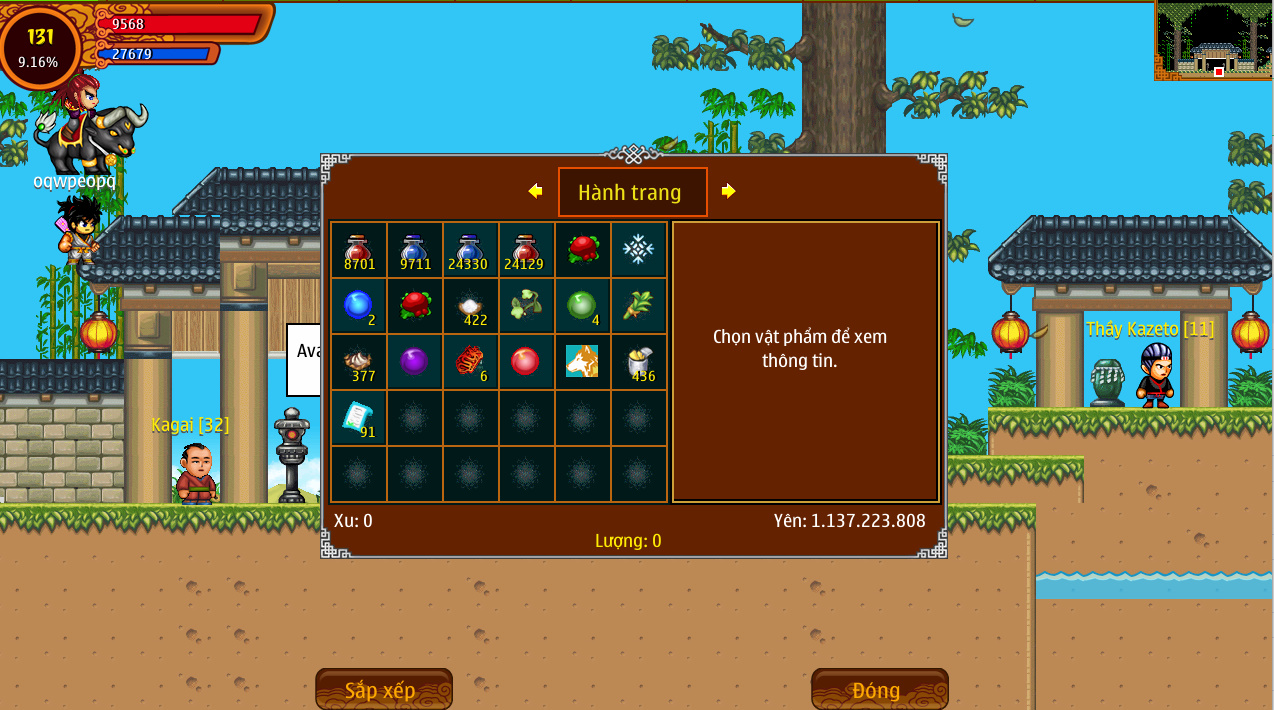Choose the blue potion stack of 24330
Screen dimensions: 1274x710
click(x=471, y=250)
